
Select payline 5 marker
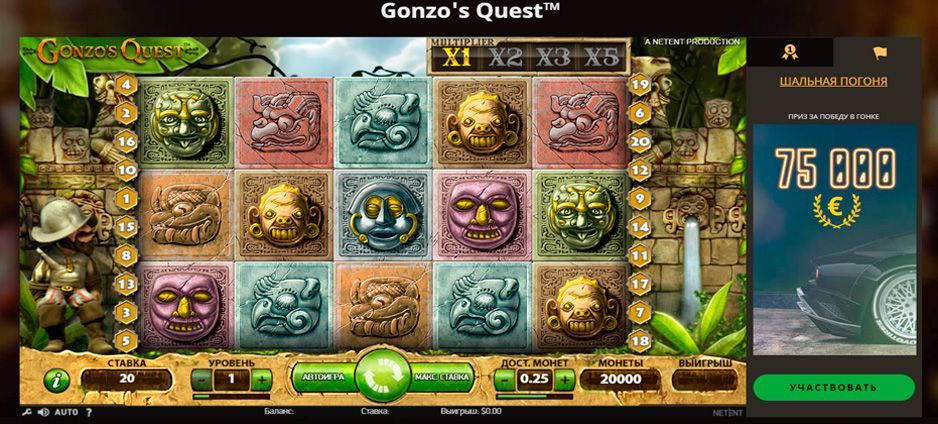(x=126, y=341)
